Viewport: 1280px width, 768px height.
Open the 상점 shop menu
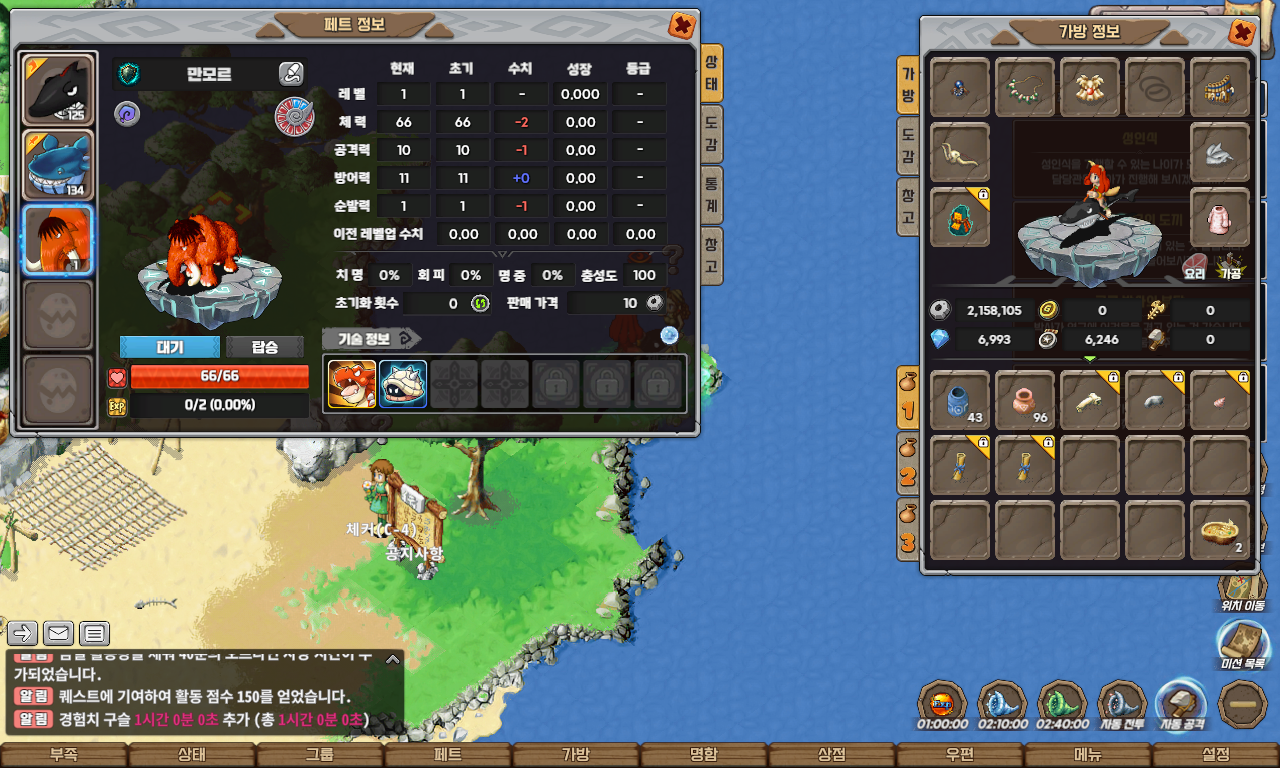831,755
